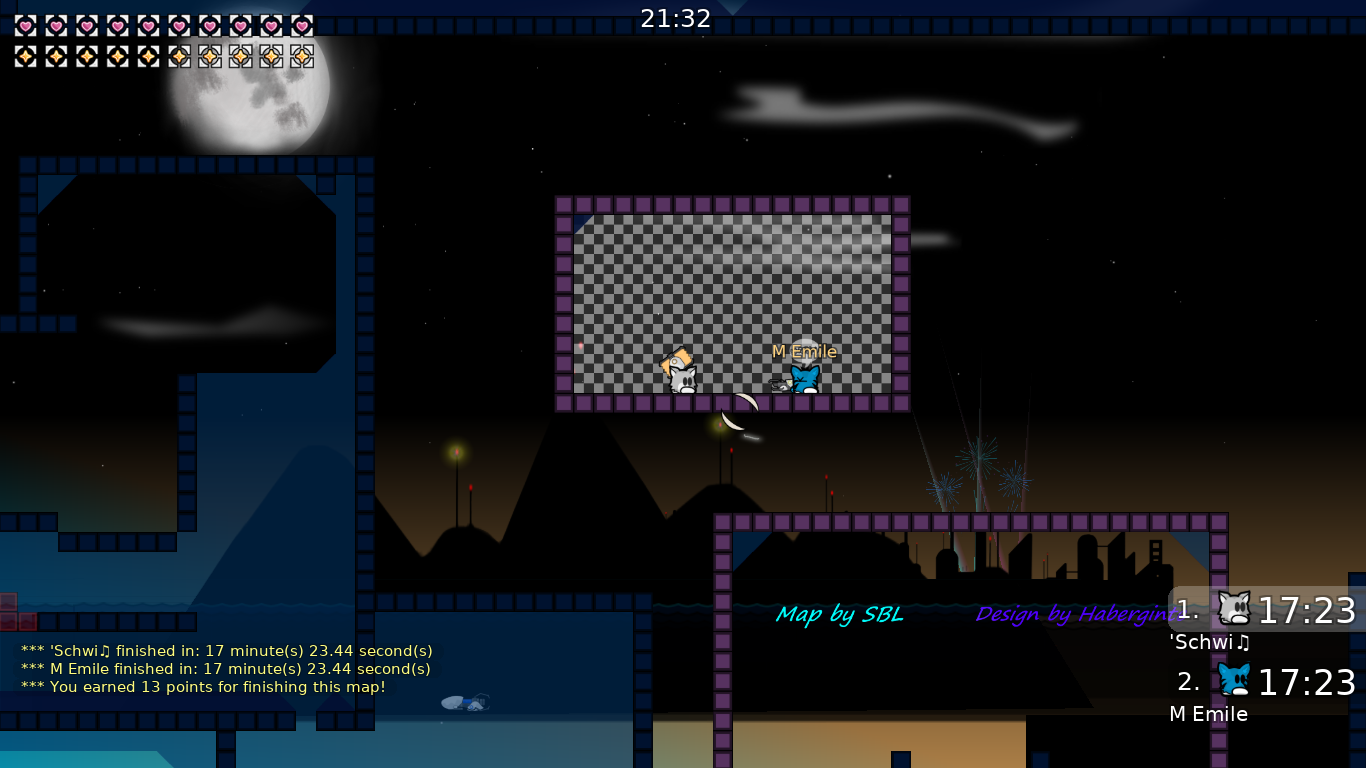Screen dimensions: 1366x768
Task: Click the blue tee avatar beside rank 2
Action: (1233, 681)
